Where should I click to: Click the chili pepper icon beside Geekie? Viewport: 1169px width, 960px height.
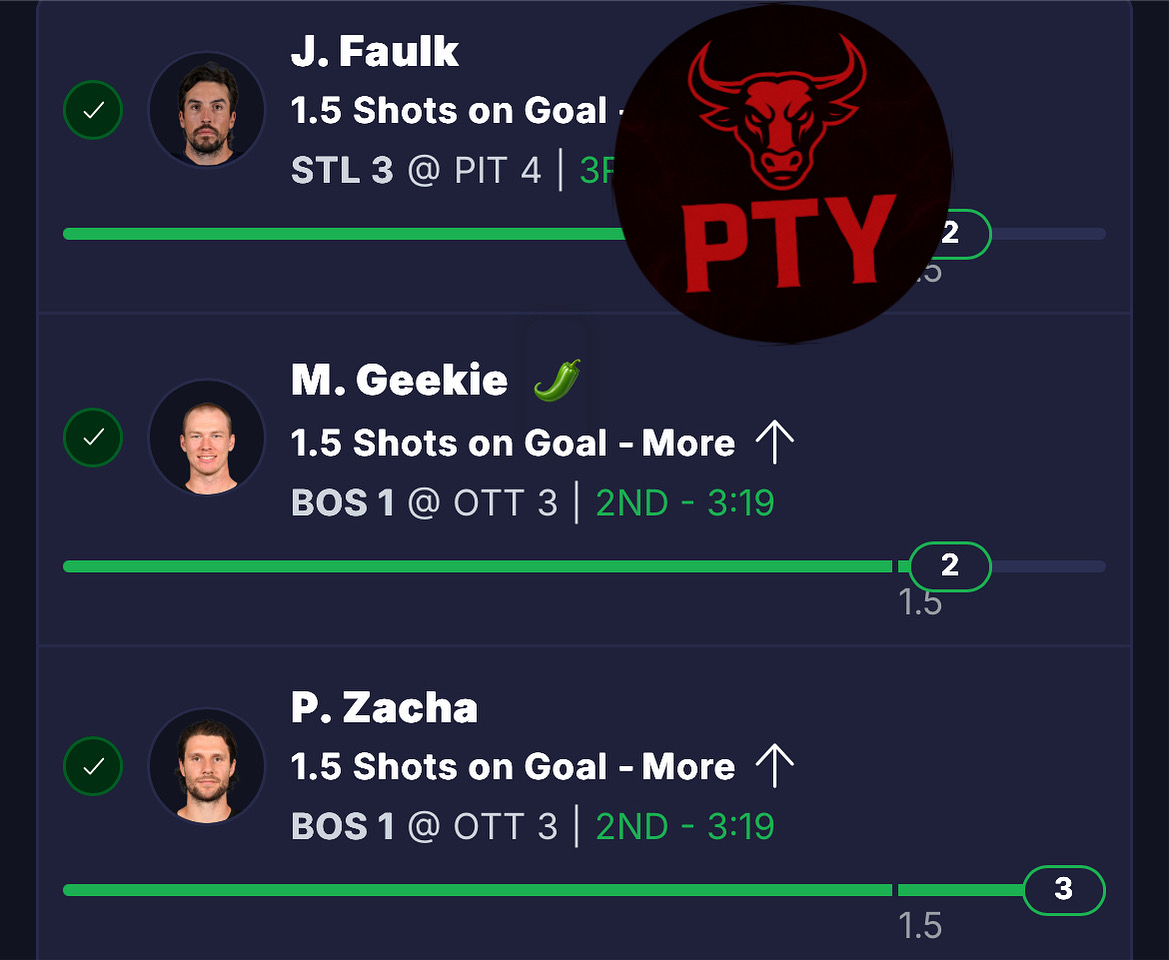556,380
